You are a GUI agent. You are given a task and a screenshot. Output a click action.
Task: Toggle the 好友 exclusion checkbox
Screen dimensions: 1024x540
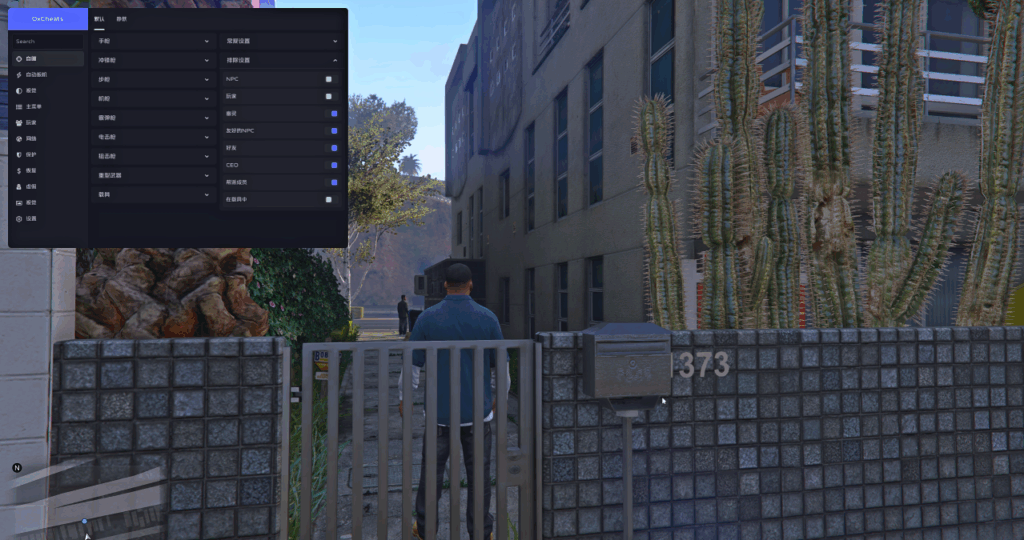click(333, 147)
